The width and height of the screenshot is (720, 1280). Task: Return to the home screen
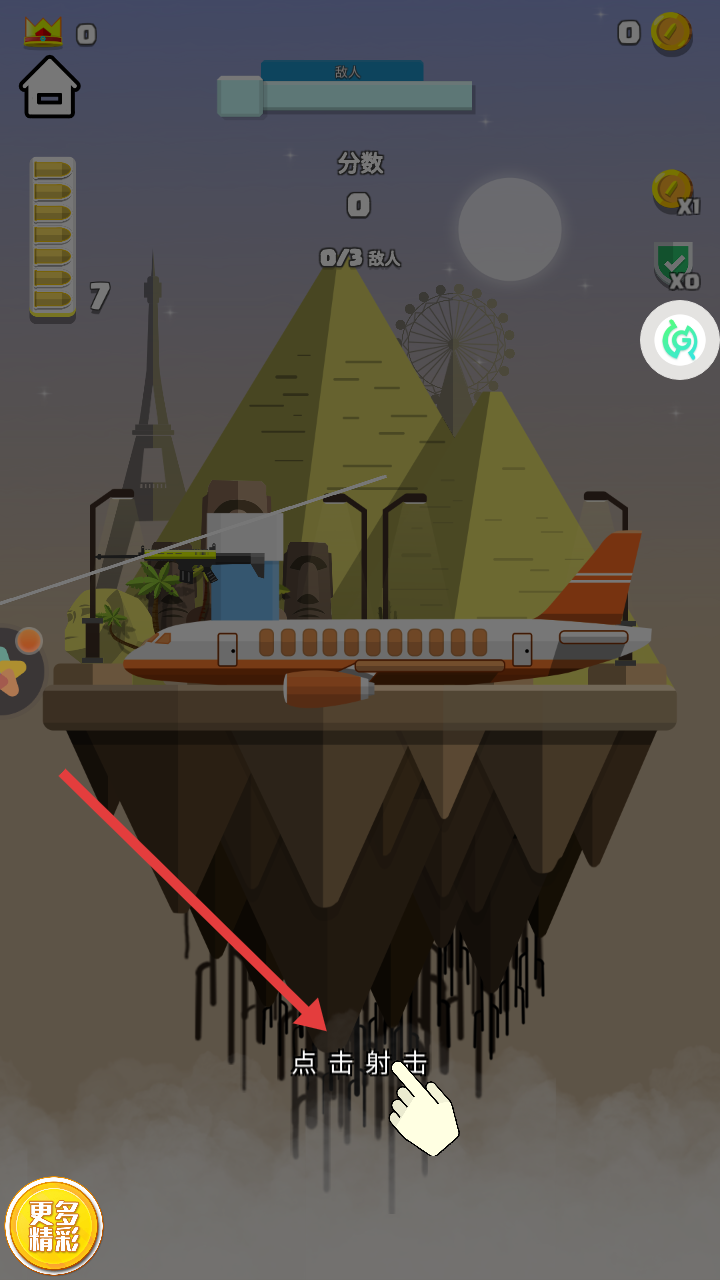pyautogui.click(x=49, y=87)
